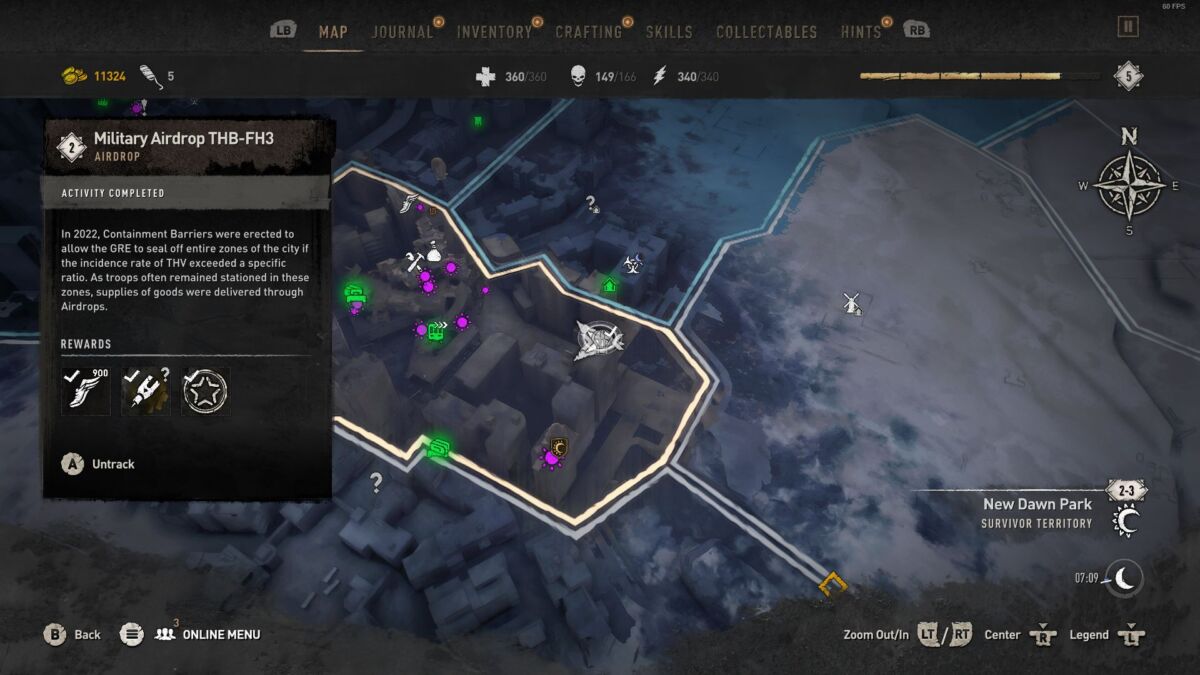
Task: Show the Skills tab
Action: click(x=669, y=32)
